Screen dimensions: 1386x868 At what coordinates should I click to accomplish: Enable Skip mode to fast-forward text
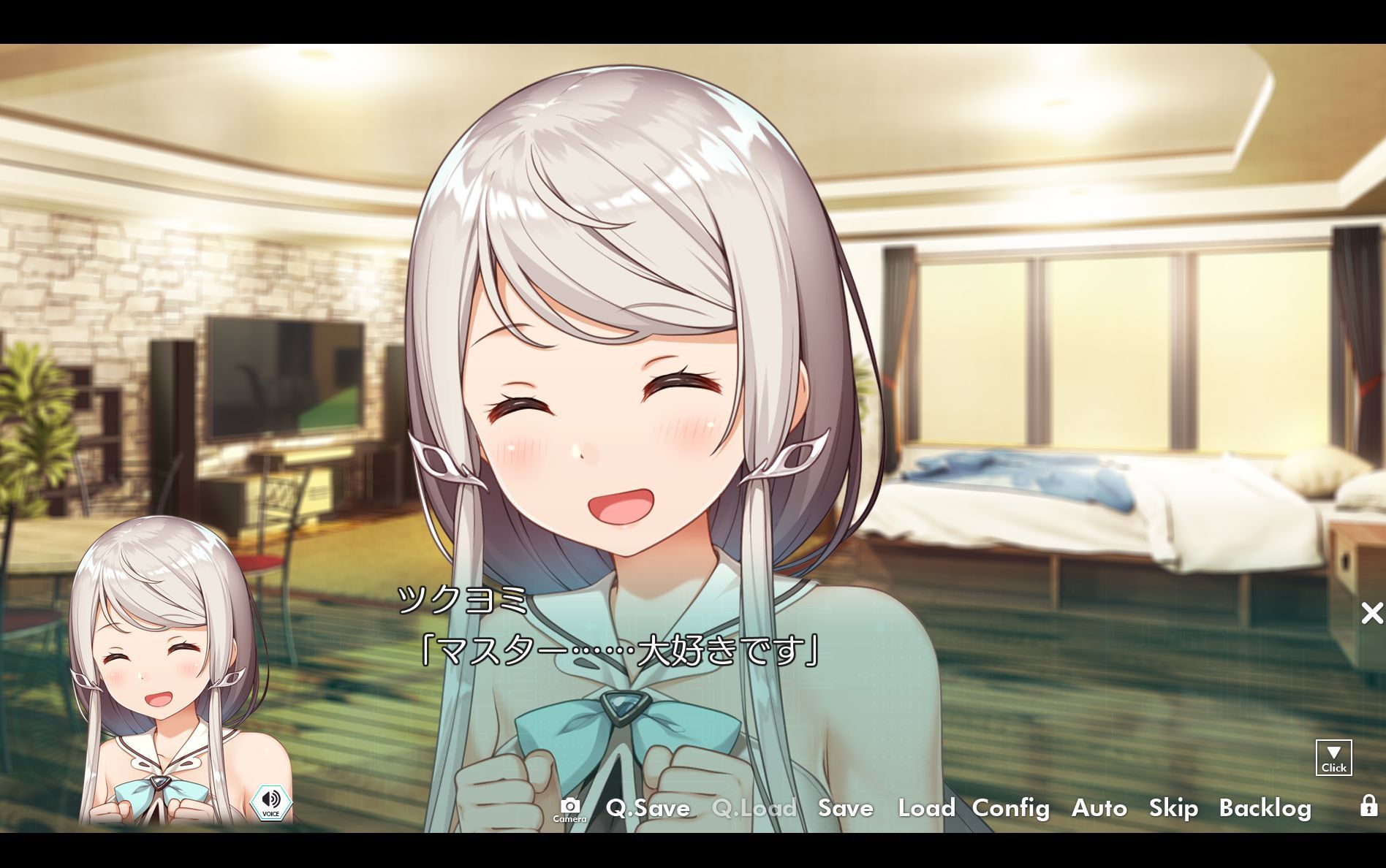point(1173,809)
